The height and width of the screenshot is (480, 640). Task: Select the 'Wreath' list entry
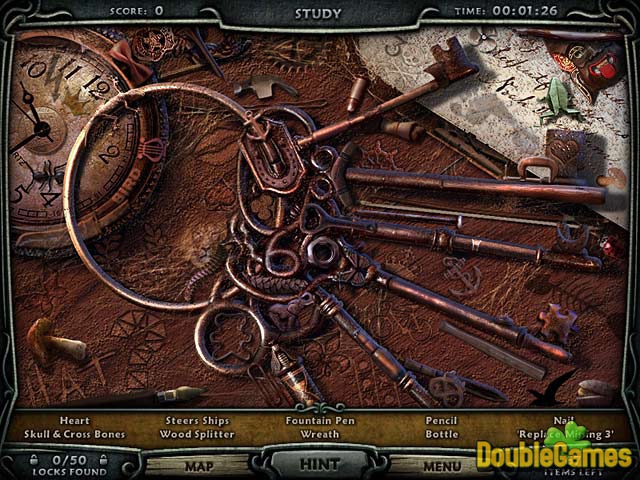[x=319, y=435]
